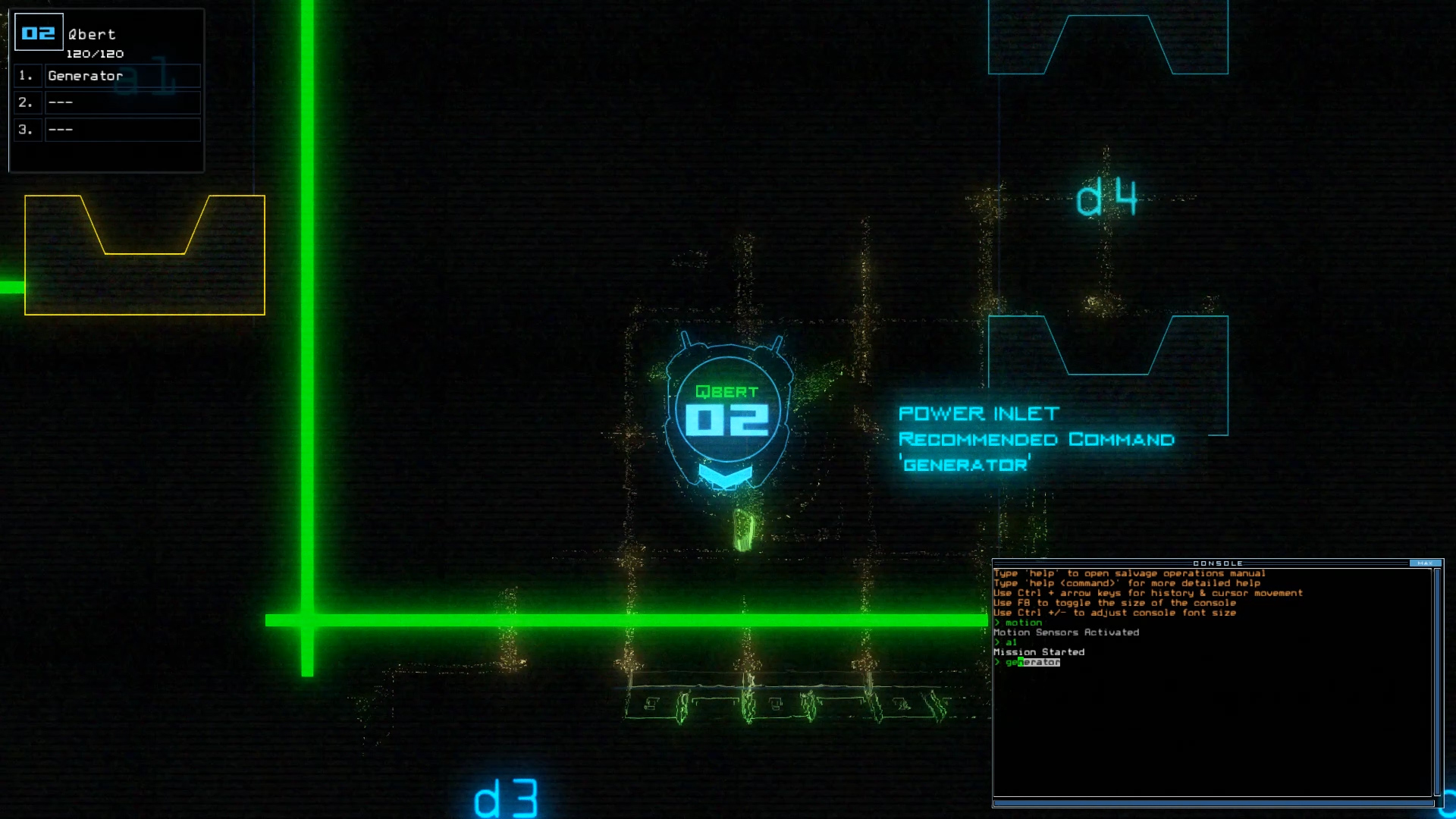Select the empty upgrade slot 3
This screenshot has height=819, width=1456.
coord(123,130)
